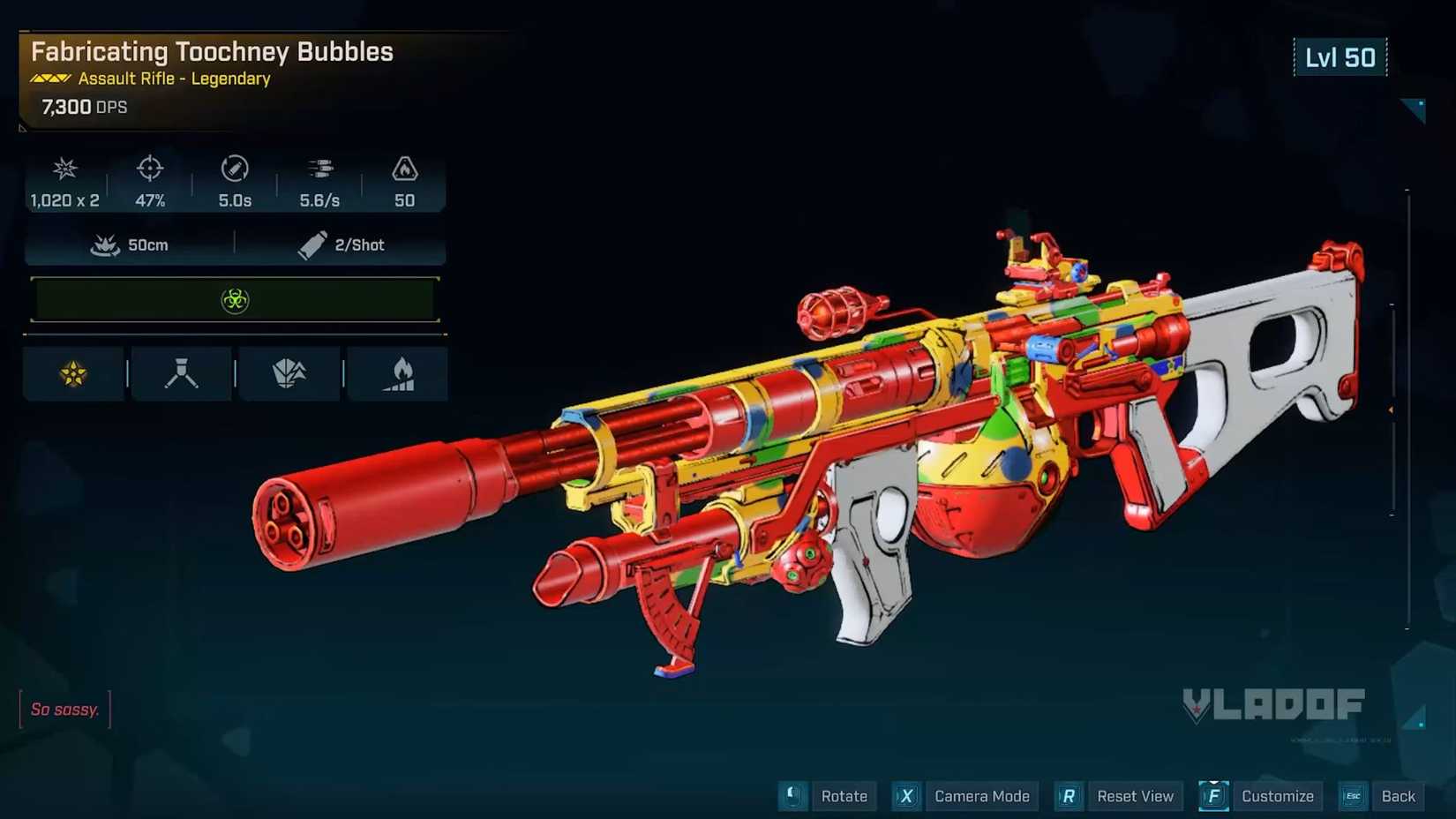Click the fire ramp-up perk icon
Screen dimensions: 1456x819
point(398,372)
